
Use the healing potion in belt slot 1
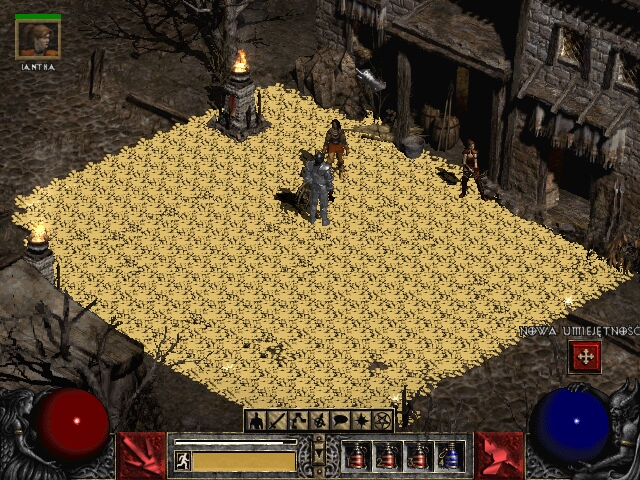[356, 456]
